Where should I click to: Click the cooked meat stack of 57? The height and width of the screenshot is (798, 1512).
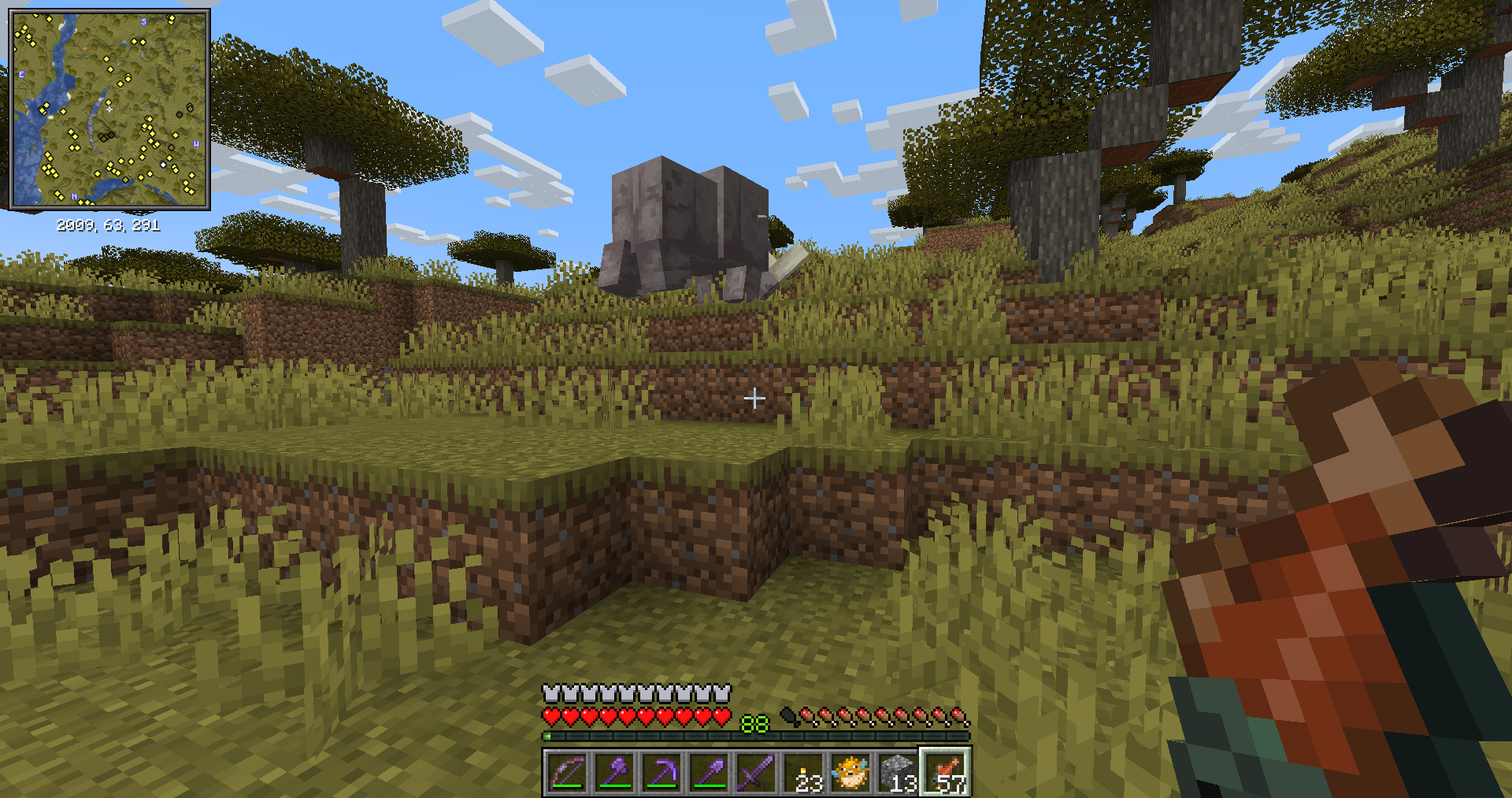[946, 772]
